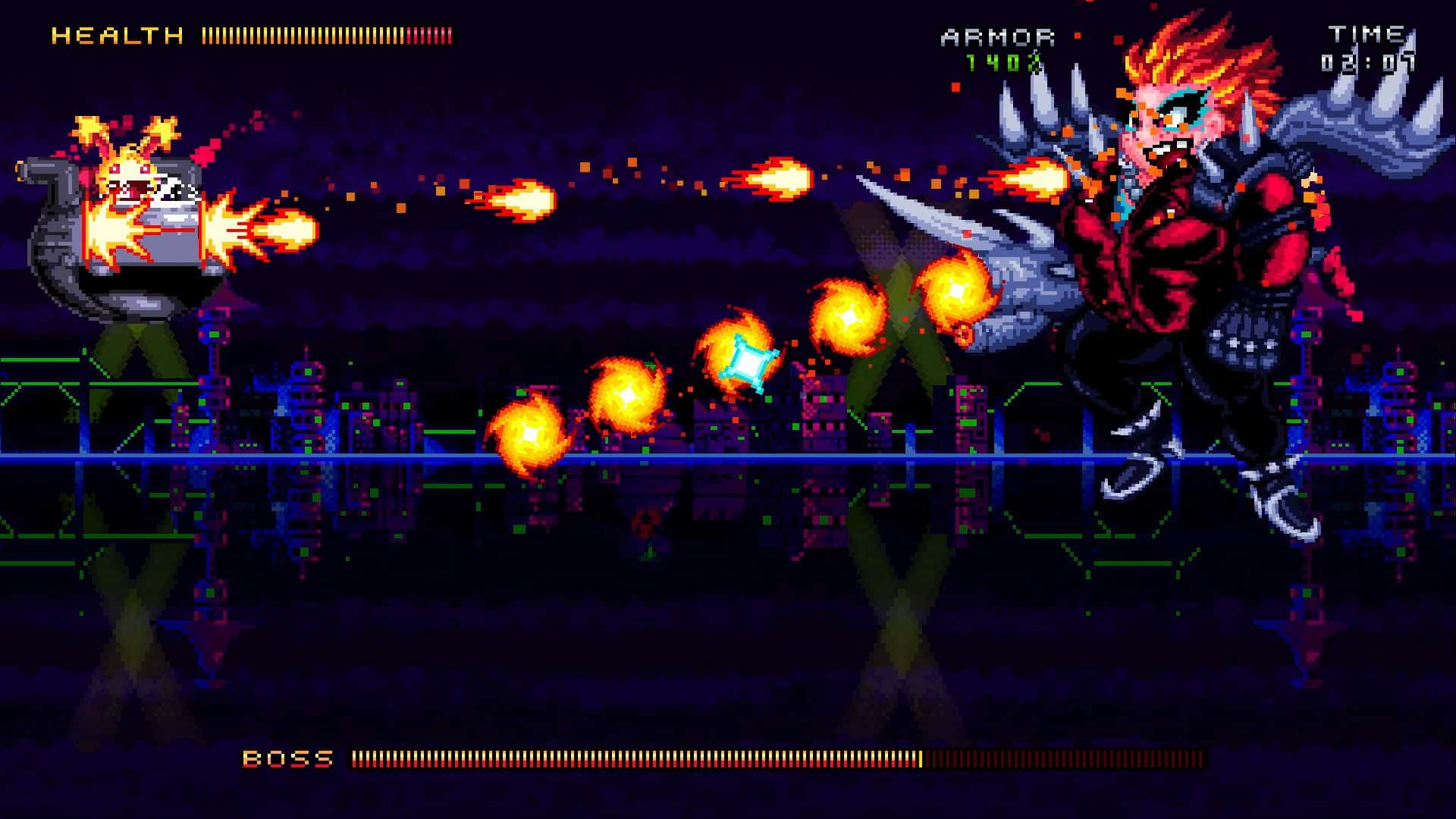Select the BOSS label at the bottom
Screen dimensions: 1456x819
click(288, 756)
